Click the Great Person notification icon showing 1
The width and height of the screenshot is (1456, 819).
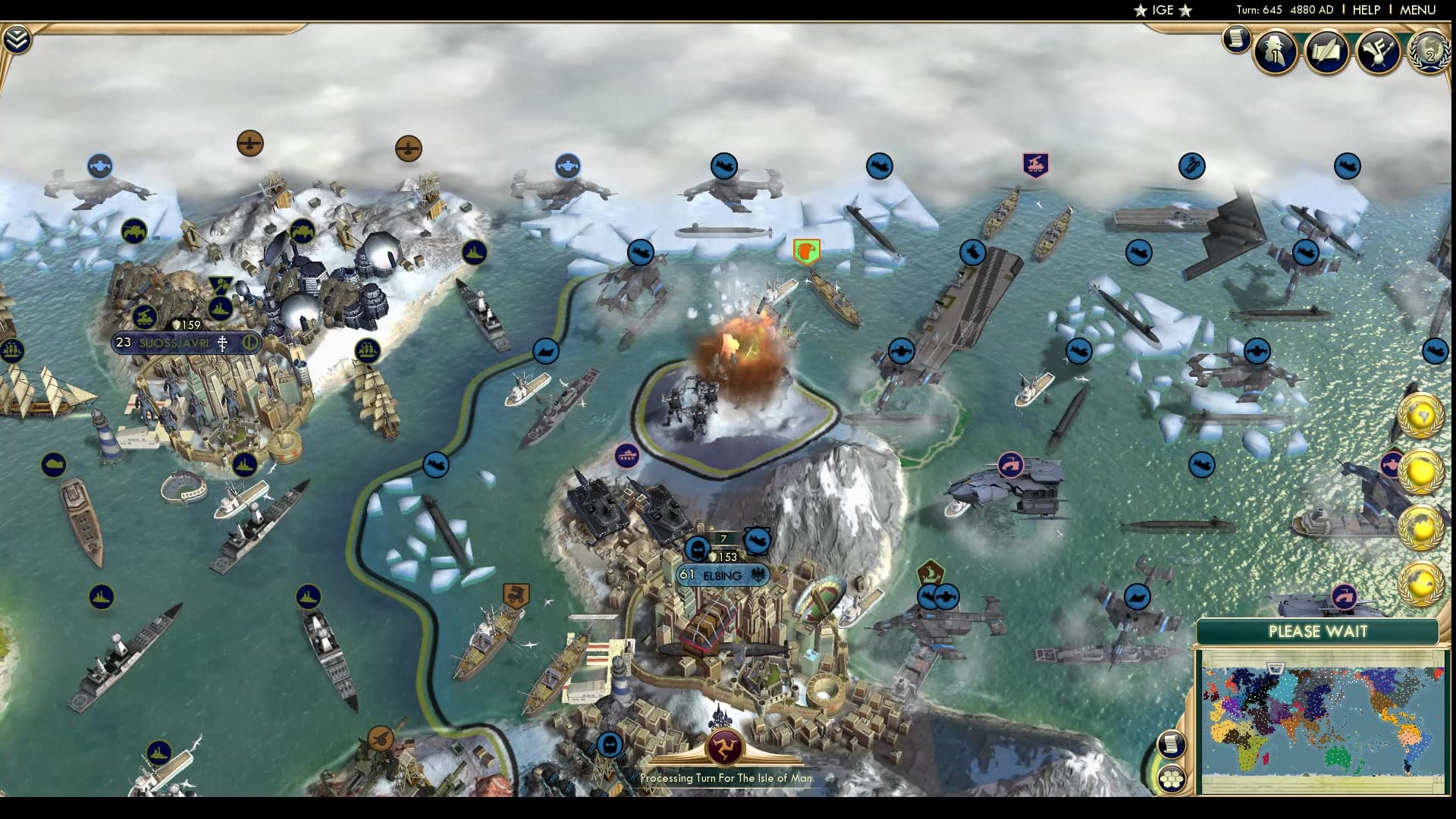tap(1273, 50)
